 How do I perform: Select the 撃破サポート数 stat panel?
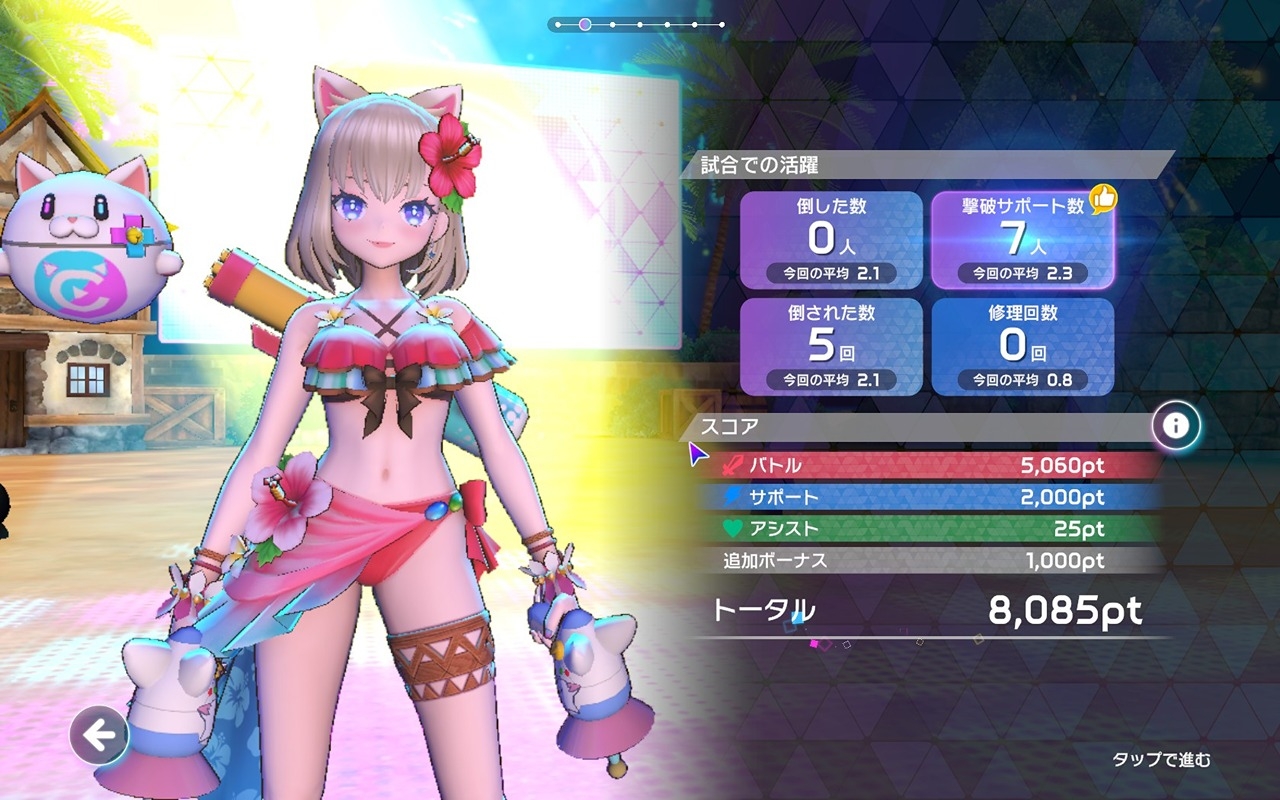(x=1023, y=239)
